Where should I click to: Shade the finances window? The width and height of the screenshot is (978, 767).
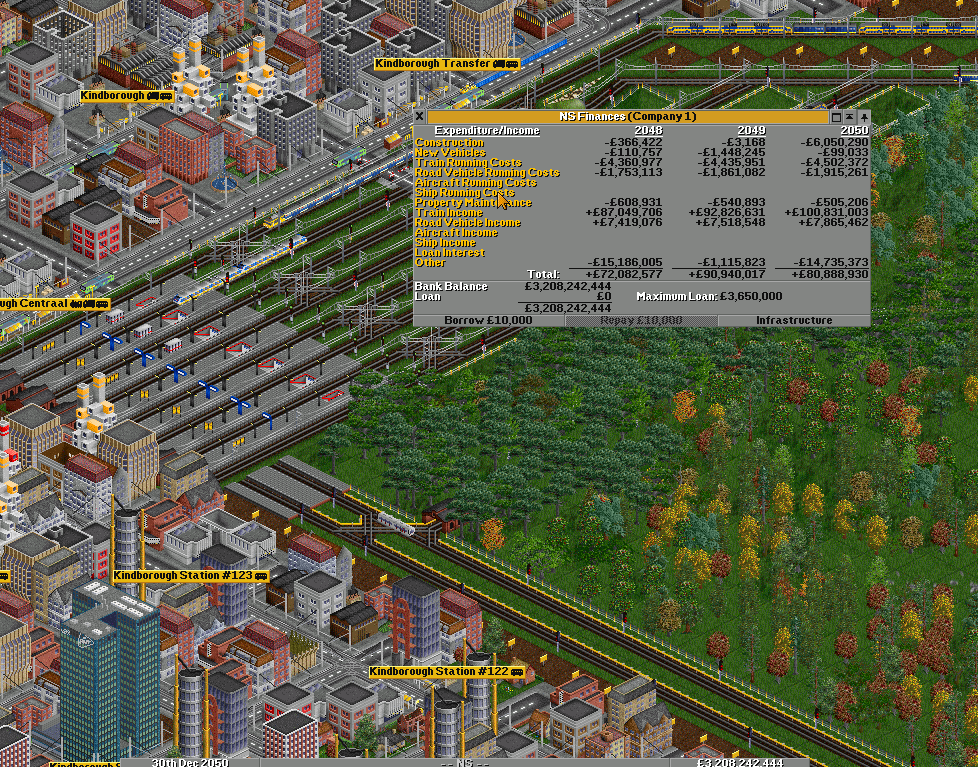pos(850,117)
